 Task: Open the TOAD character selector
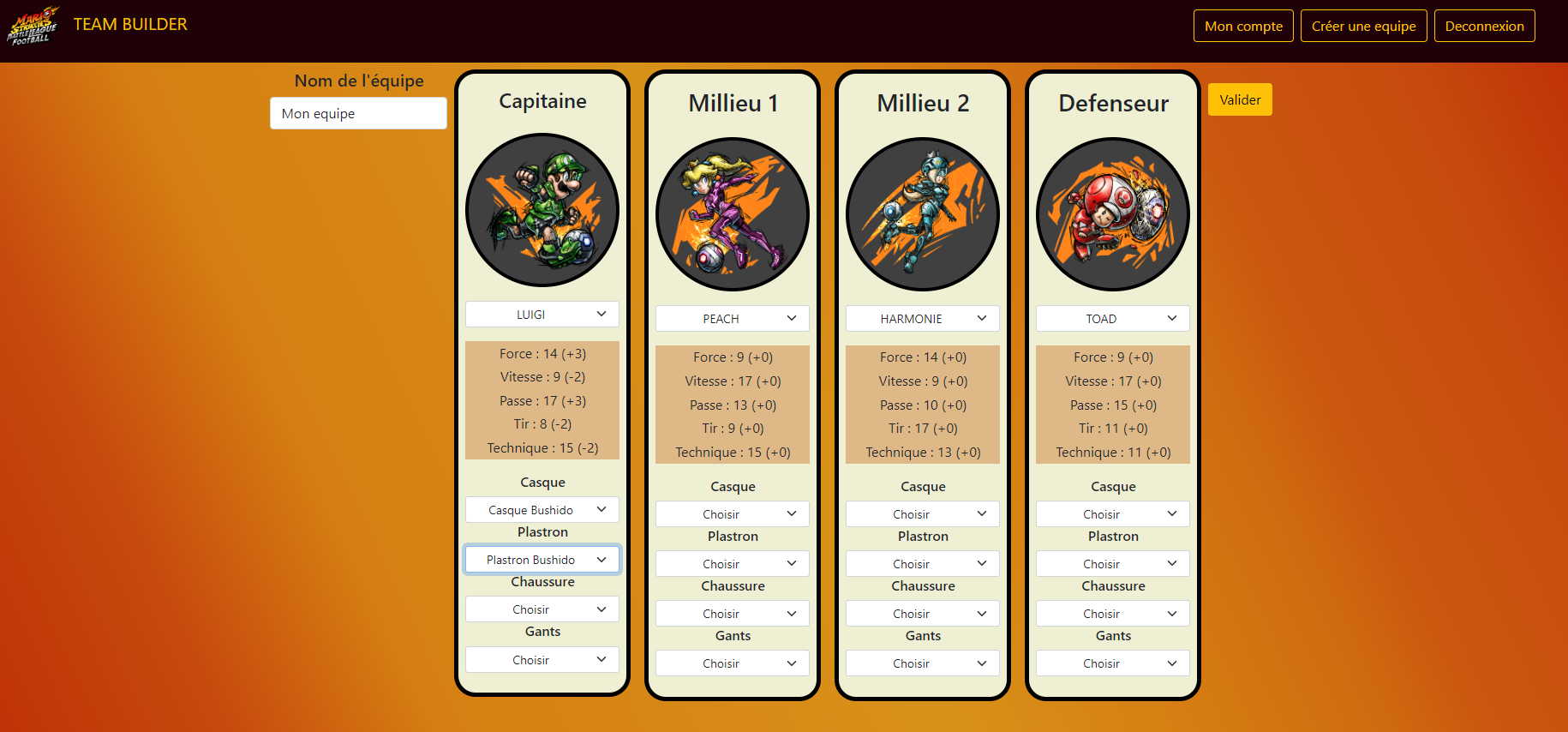tap(1112, 318)
